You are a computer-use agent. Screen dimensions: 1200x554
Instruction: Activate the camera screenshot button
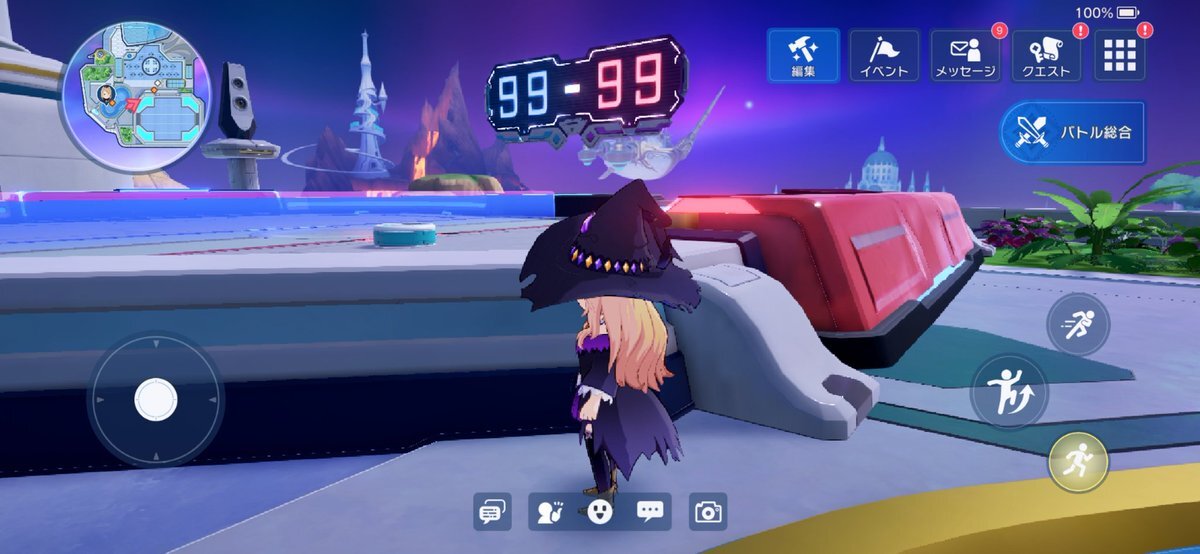tap(708, 512)
